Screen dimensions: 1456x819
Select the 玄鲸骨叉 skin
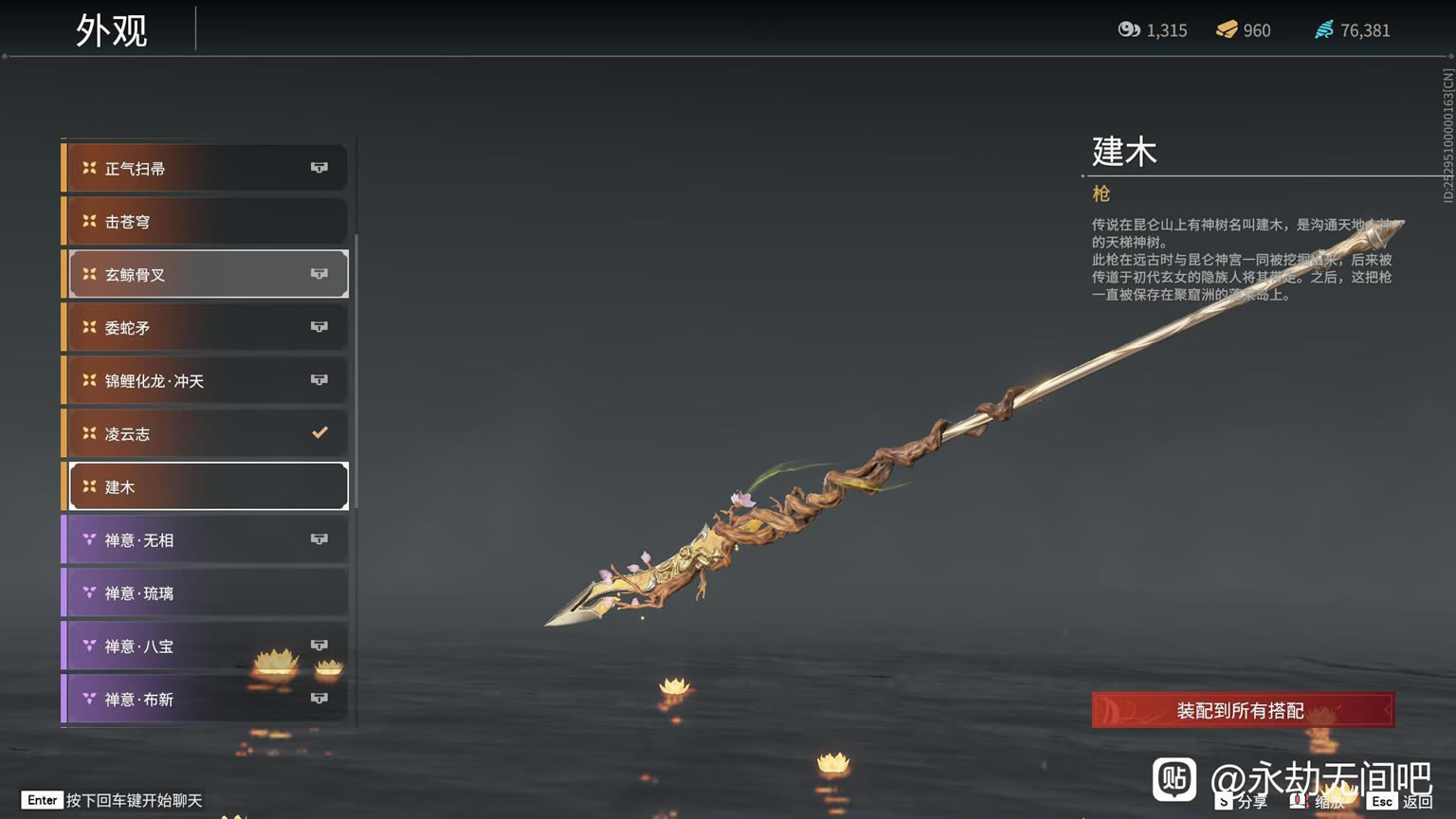(x=205, y=275)
